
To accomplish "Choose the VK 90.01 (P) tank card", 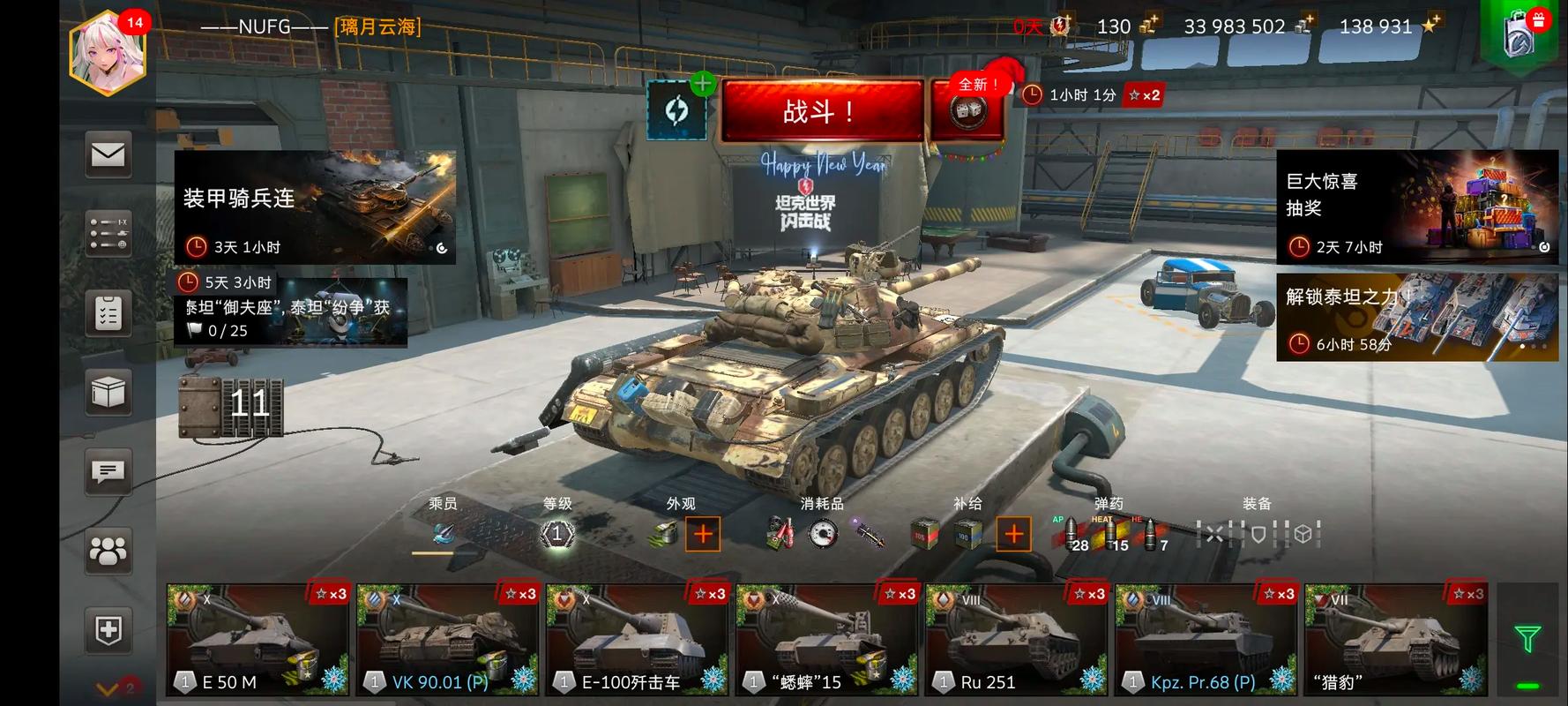I will (448, 639).
